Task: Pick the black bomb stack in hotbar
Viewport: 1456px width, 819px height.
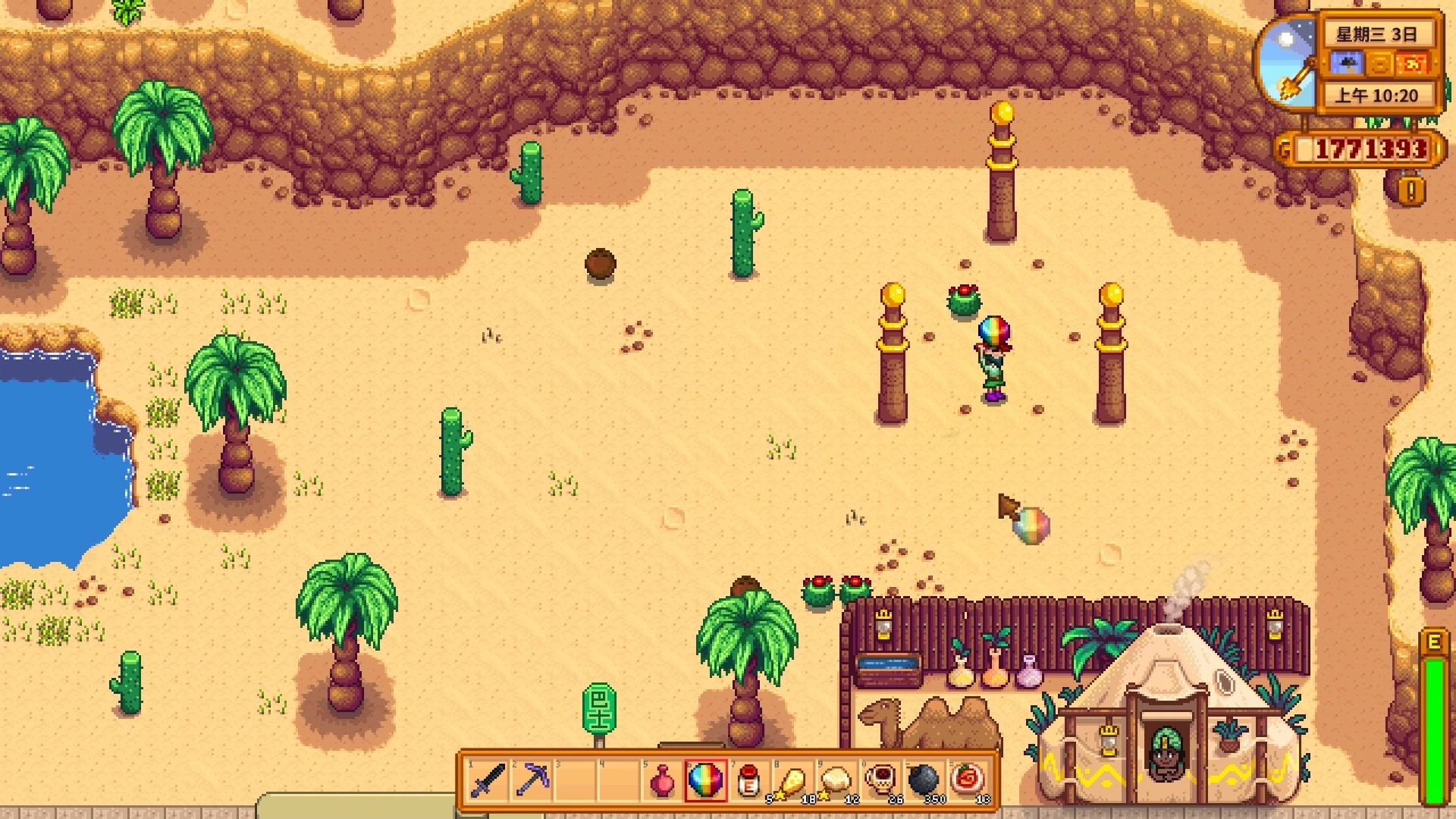Action: click(x=923, y=780)
